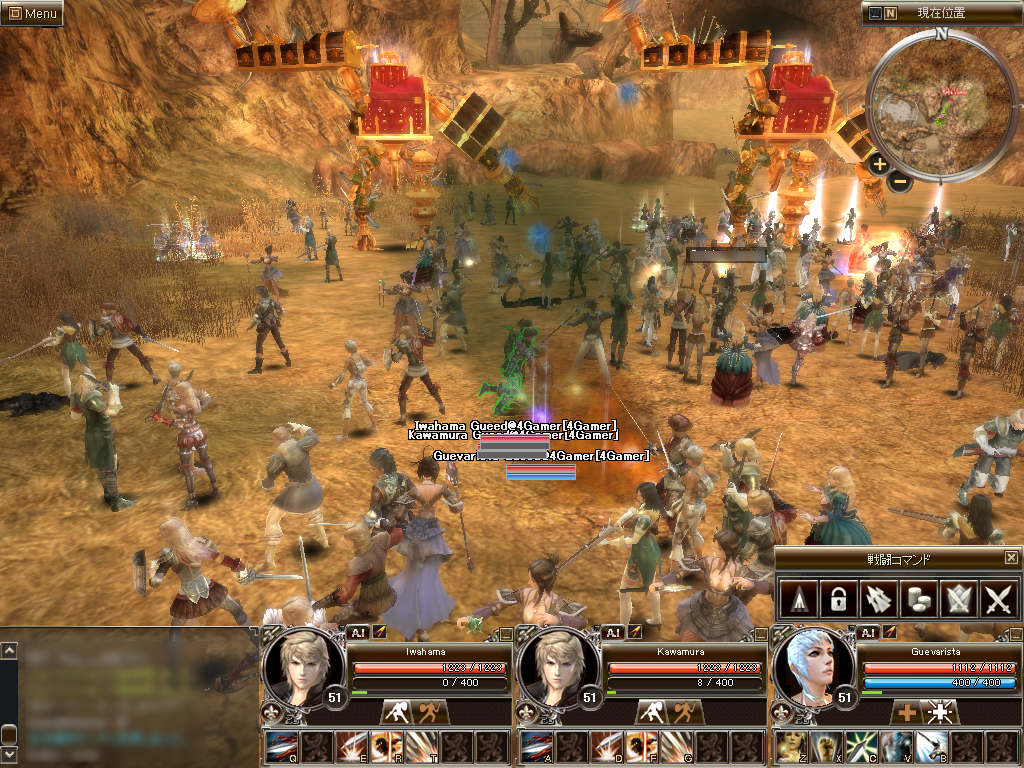Toggle the padlock battle command

tap(838, 599)
